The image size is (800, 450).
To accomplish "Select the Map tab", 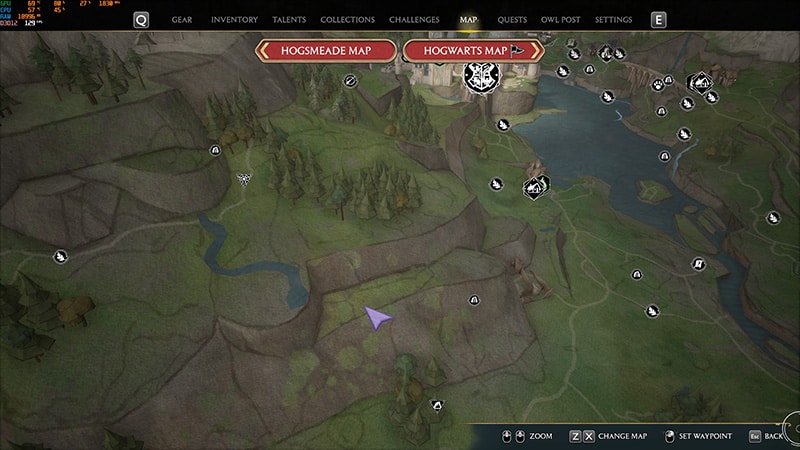I will (468, 20).
